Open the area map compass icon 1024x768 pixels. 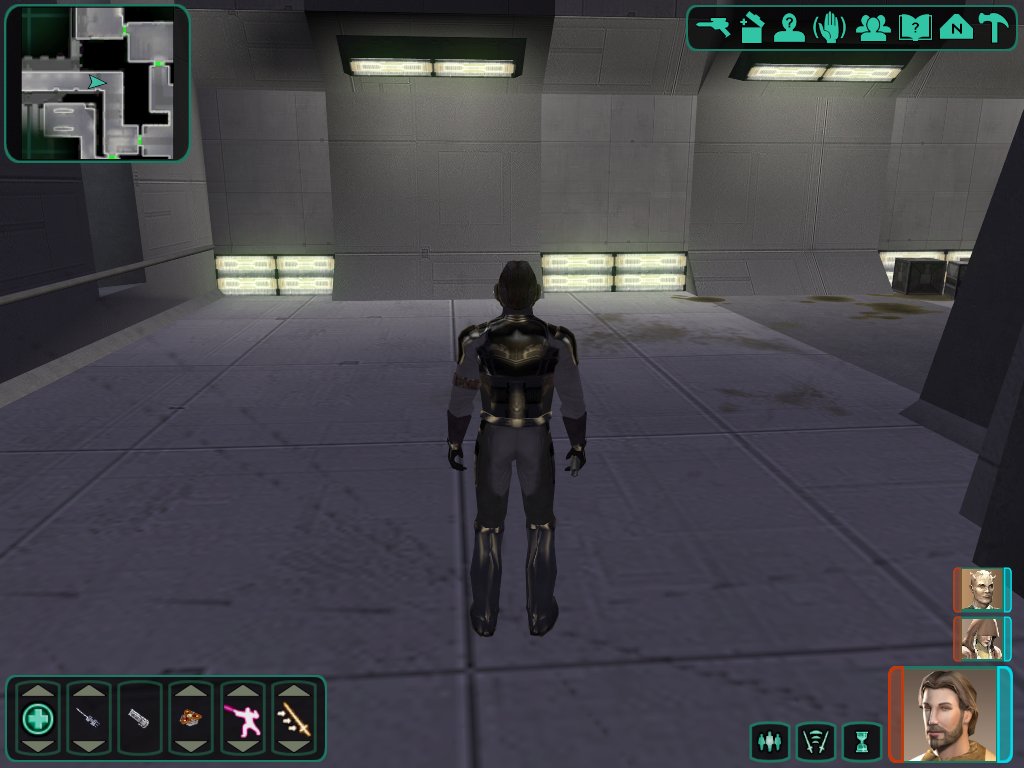pos(956,27)
